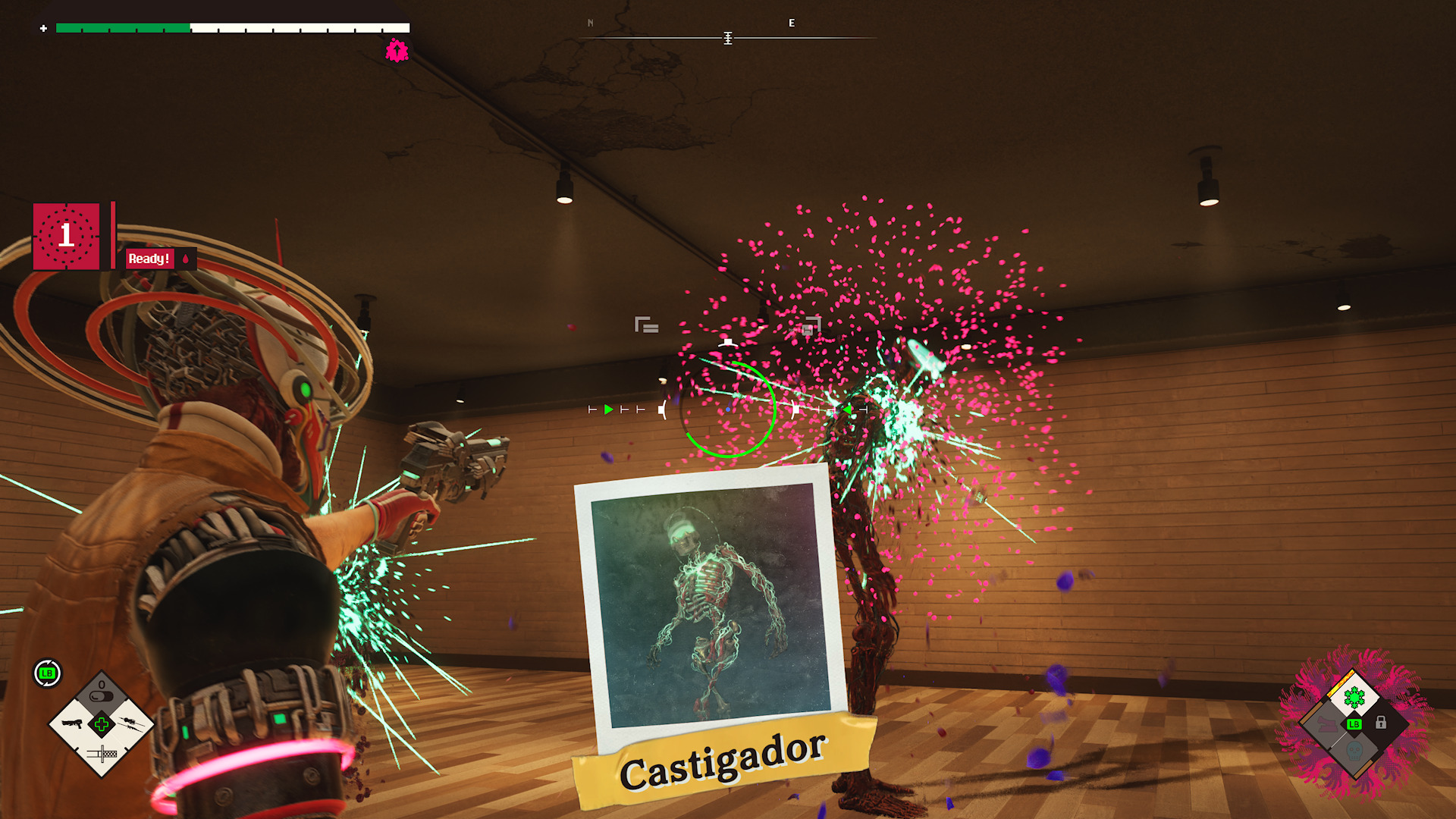Viewport: 1456px width, 819px height.
Task: Click the locked ability slot
Action: pyautogui.click(x=1381, y=723)
